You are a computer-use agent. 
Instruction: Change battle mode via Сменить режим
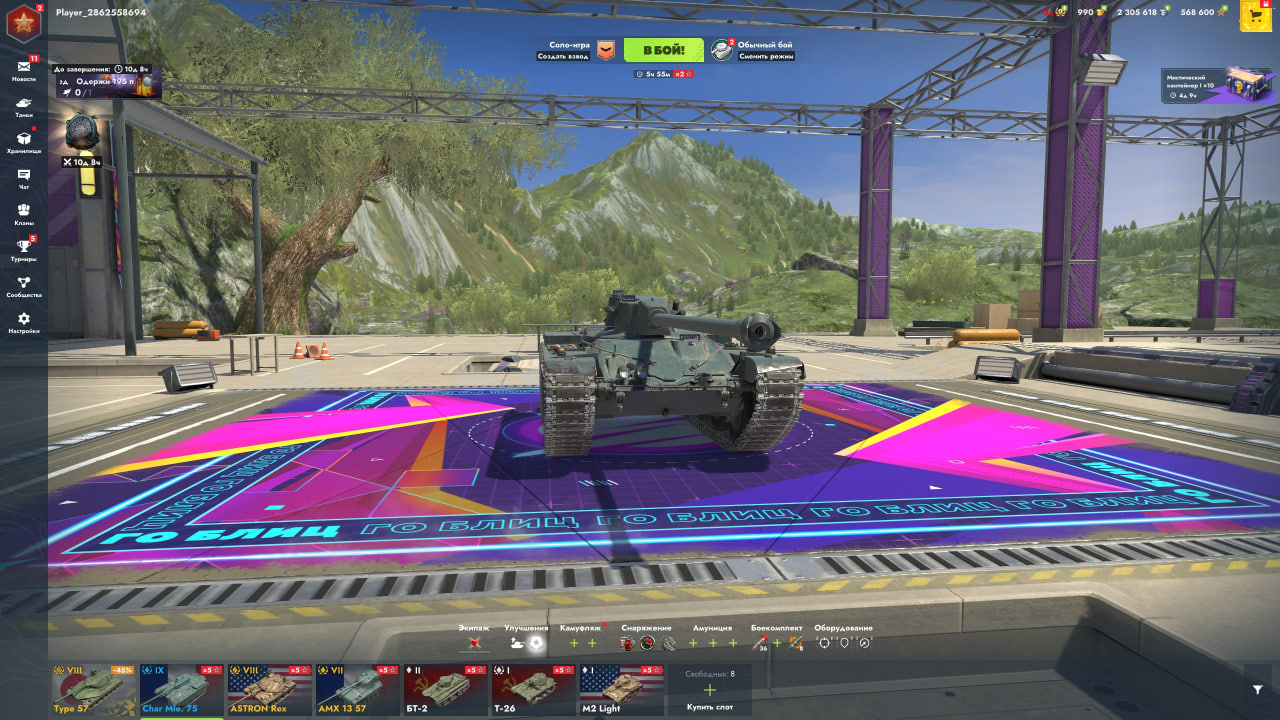point(765,56)
